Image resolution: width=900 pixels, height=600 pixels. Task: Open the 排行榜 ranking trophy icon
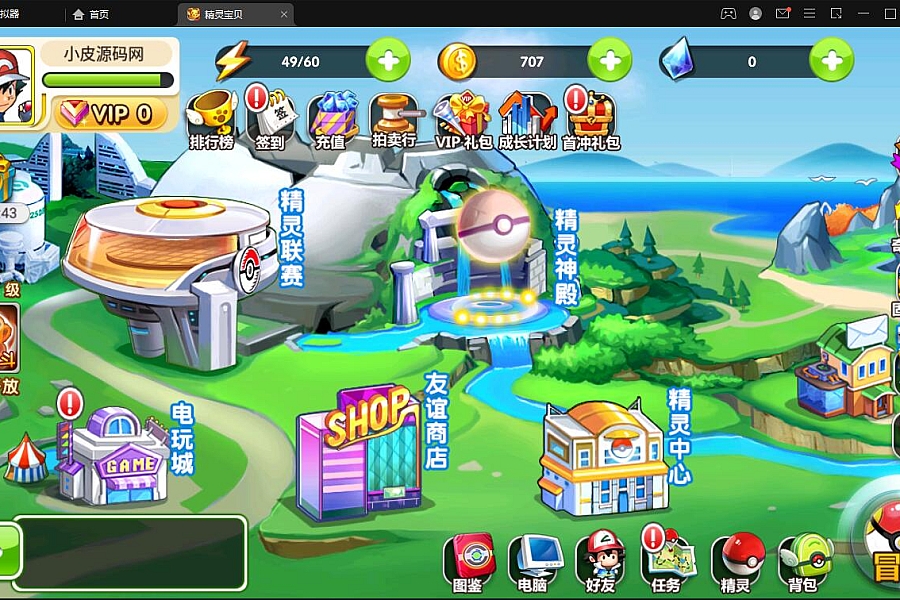click(x=211, y=118)
